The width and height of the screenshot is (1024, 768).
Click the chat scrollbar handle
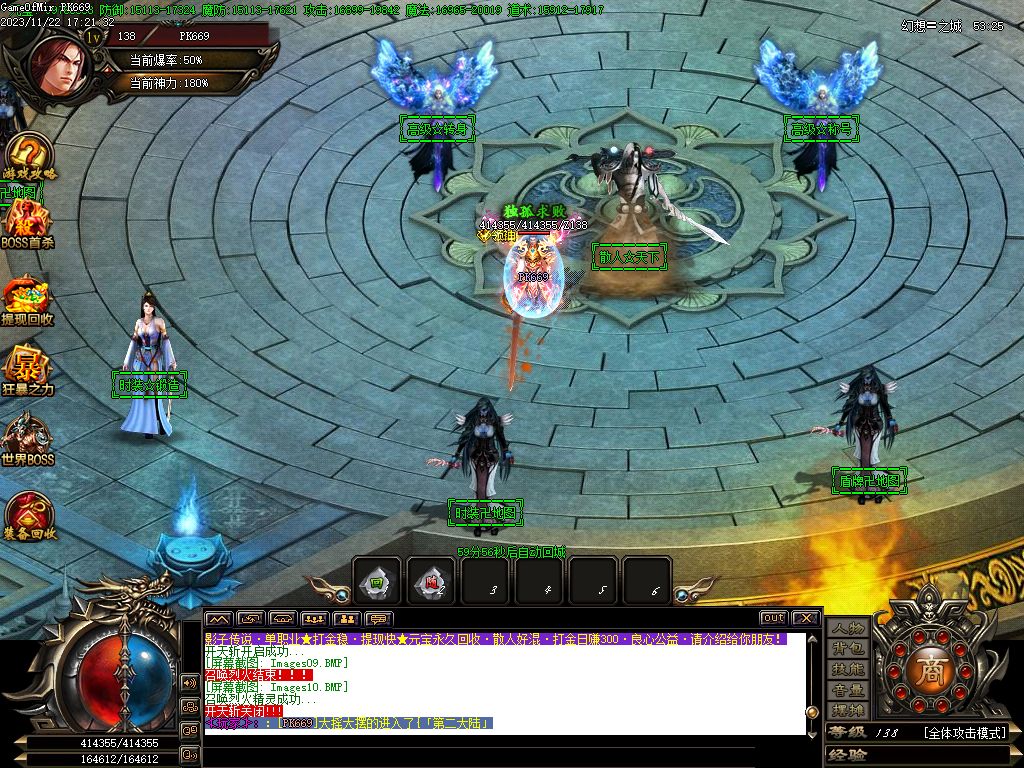click(812, 711)
